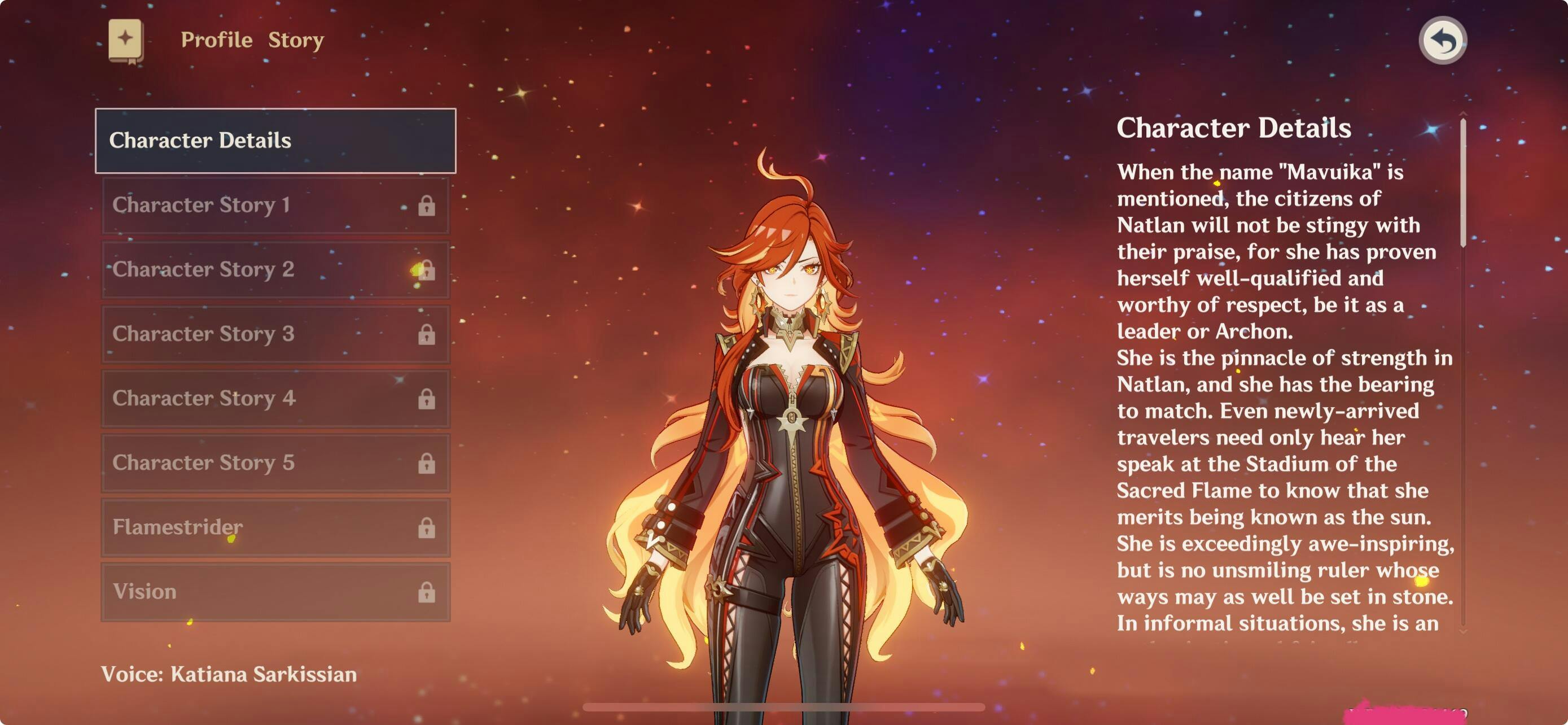The image size is (1568, 725).
Task: Go back with the return arrow button
Action: [1443, 41]
